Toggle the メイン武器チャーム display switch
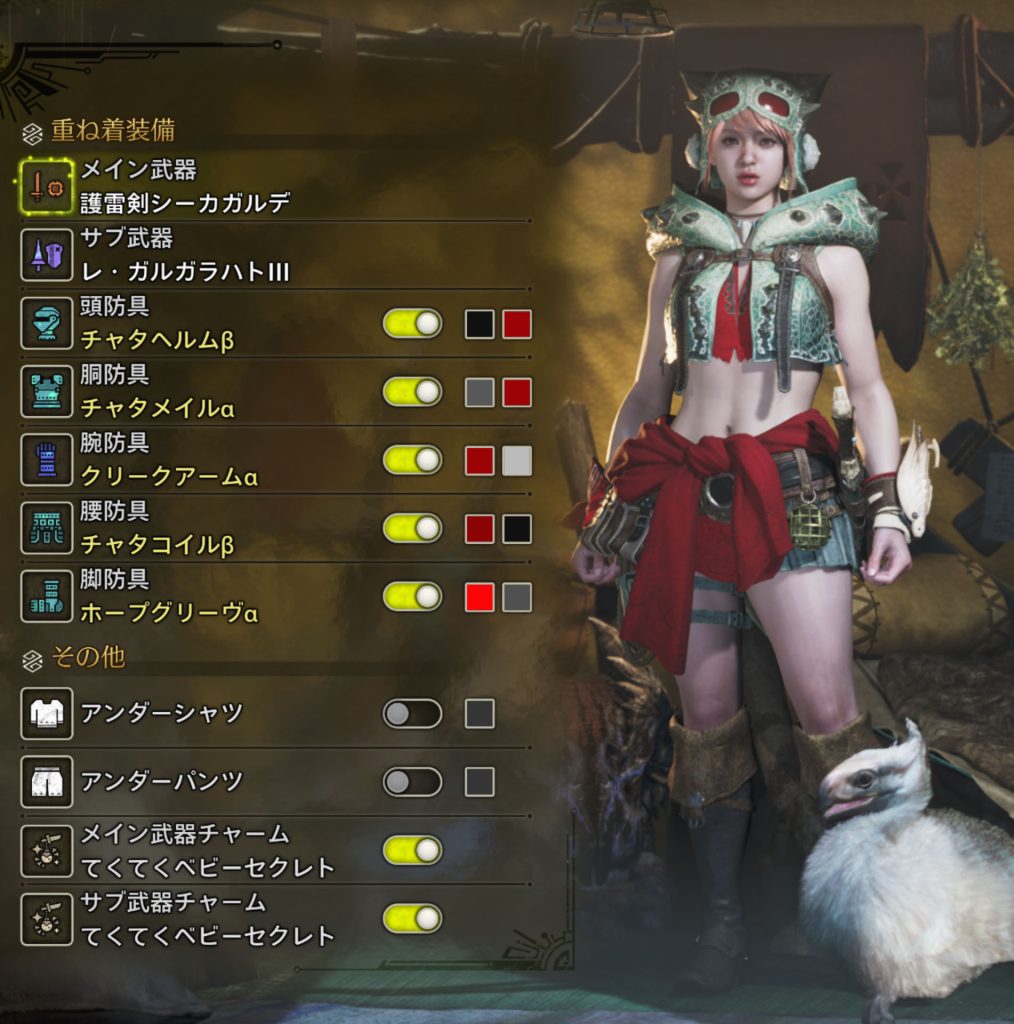Screen dimensions: 1014x1024 (x=412, y=850)
